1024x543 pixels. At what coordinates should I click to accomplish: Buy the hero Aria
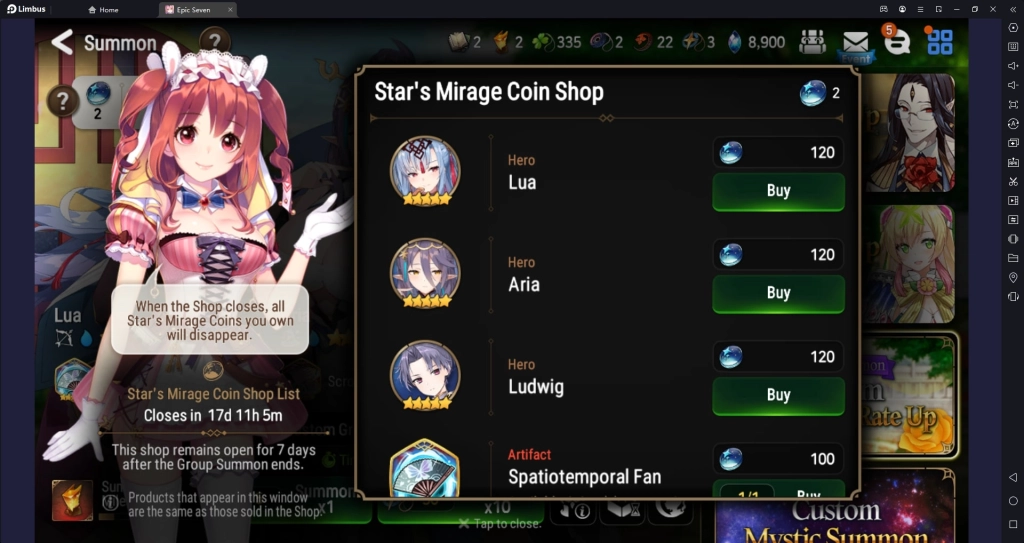click(x=778, y=293)
